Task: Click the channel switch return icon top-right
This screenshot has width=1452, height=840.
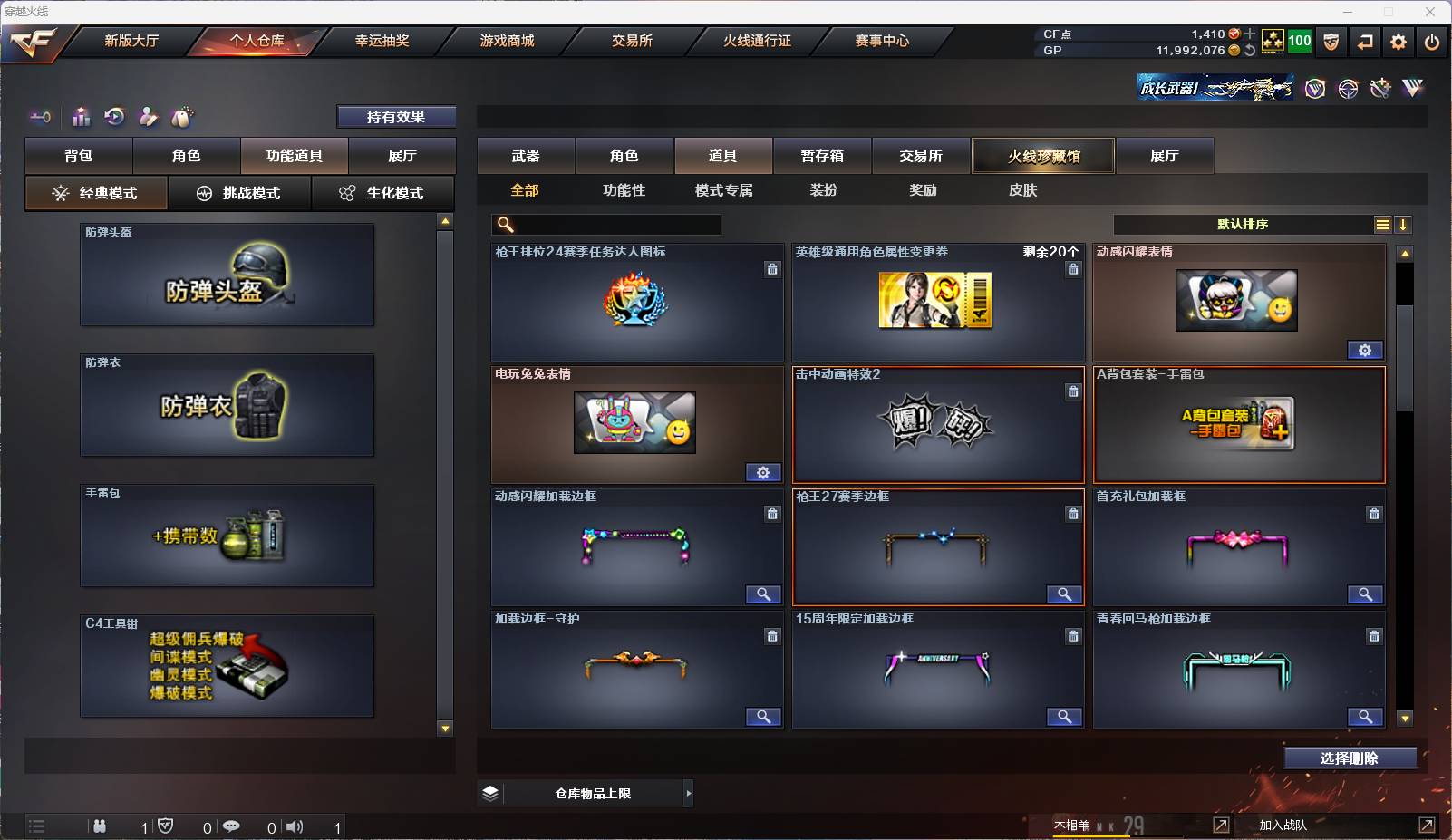Action: 1365,41
